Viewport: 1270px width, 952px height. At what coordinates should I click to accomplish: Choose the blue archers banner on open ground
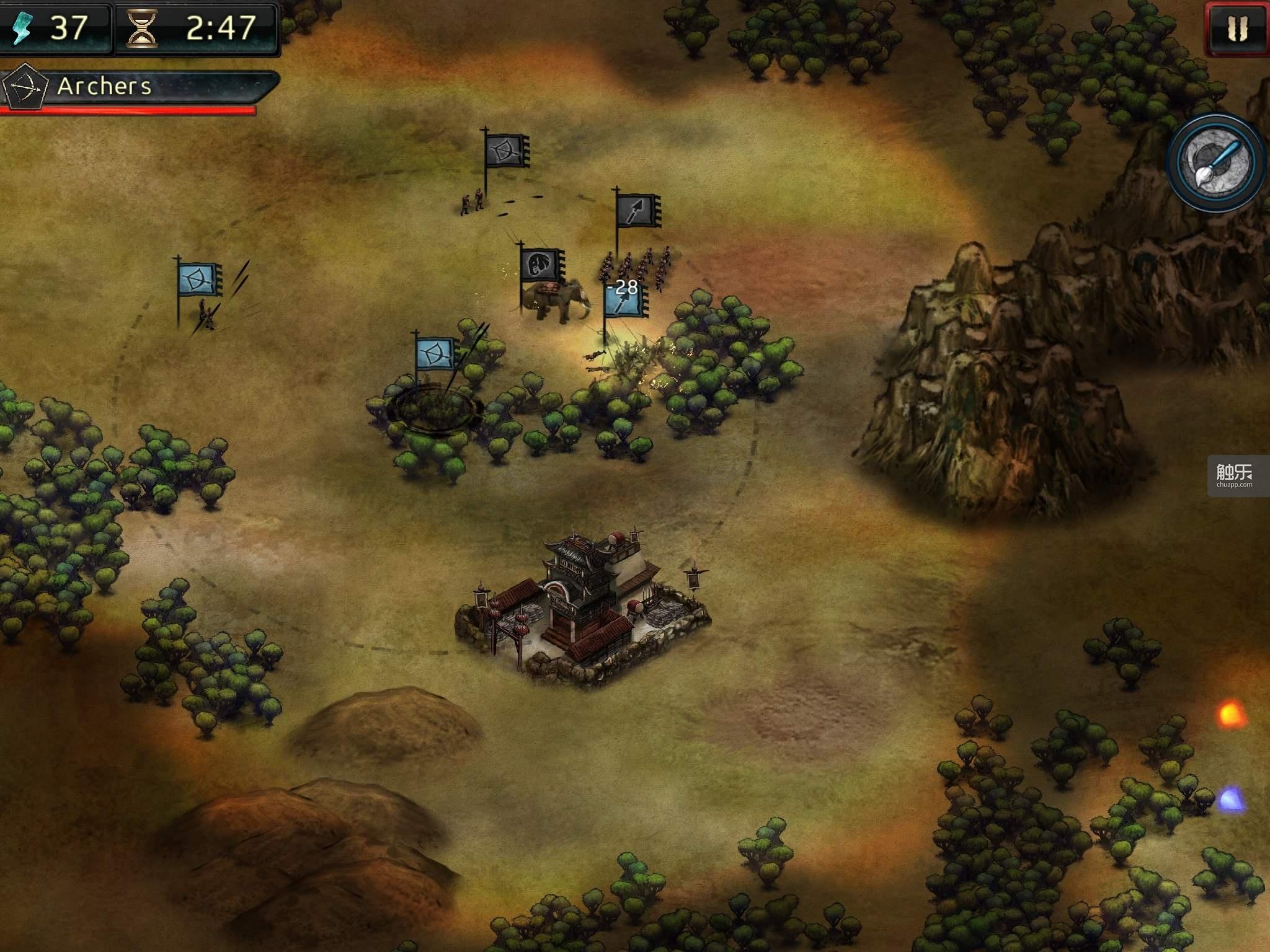pyautogui.click(x=199, y=280)
